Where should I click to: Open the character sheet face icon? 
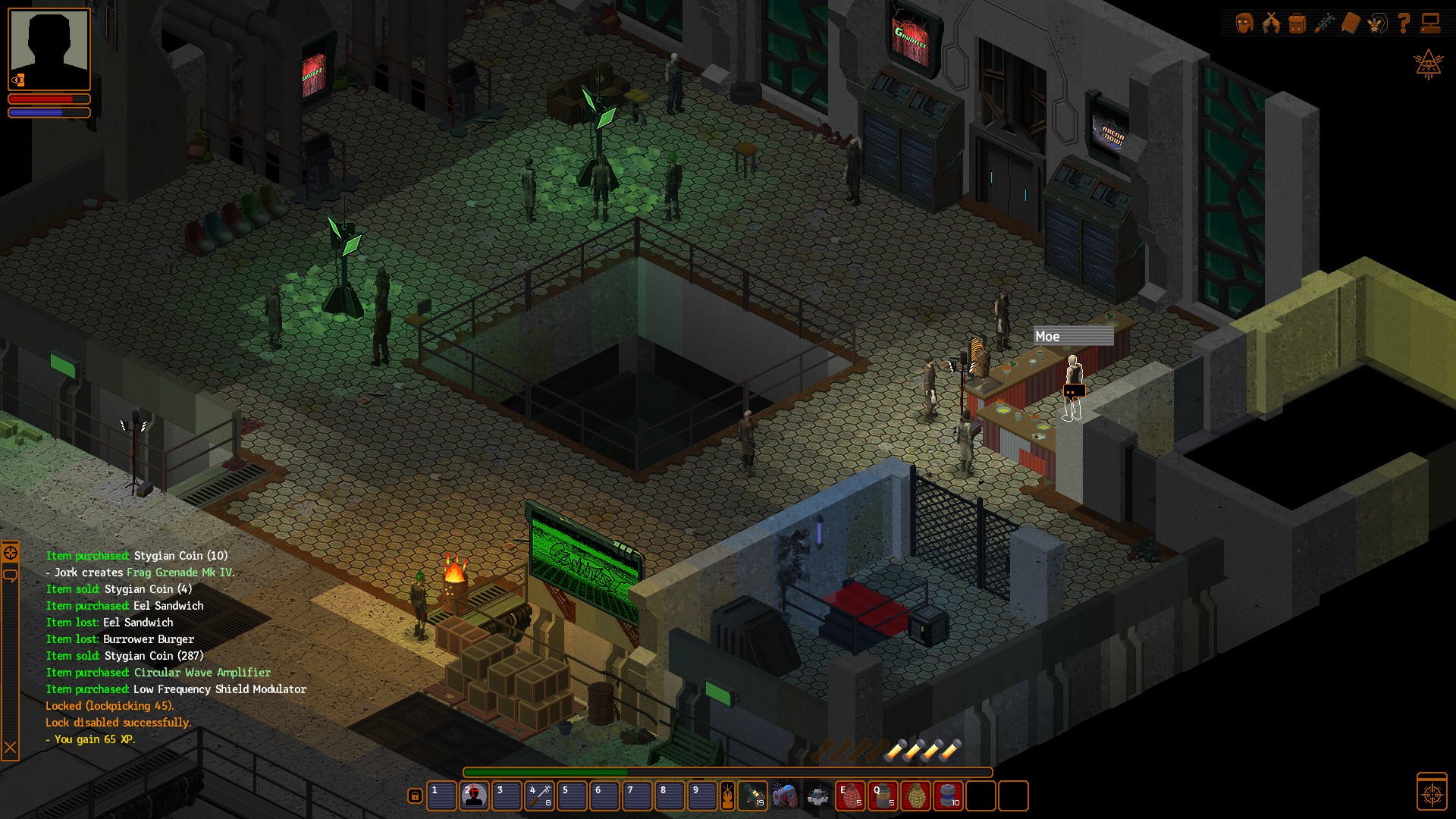pyautogui.click(x=1244, y=24)
